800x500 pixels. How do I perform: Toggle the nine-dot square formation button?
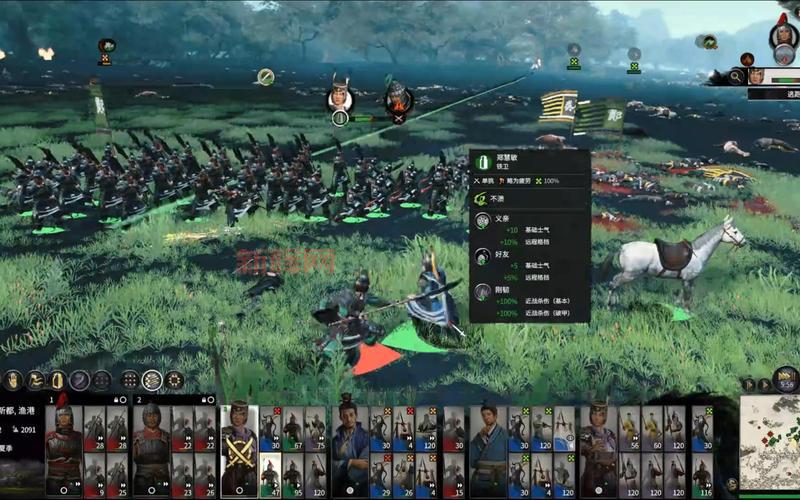tap(129, 380)
